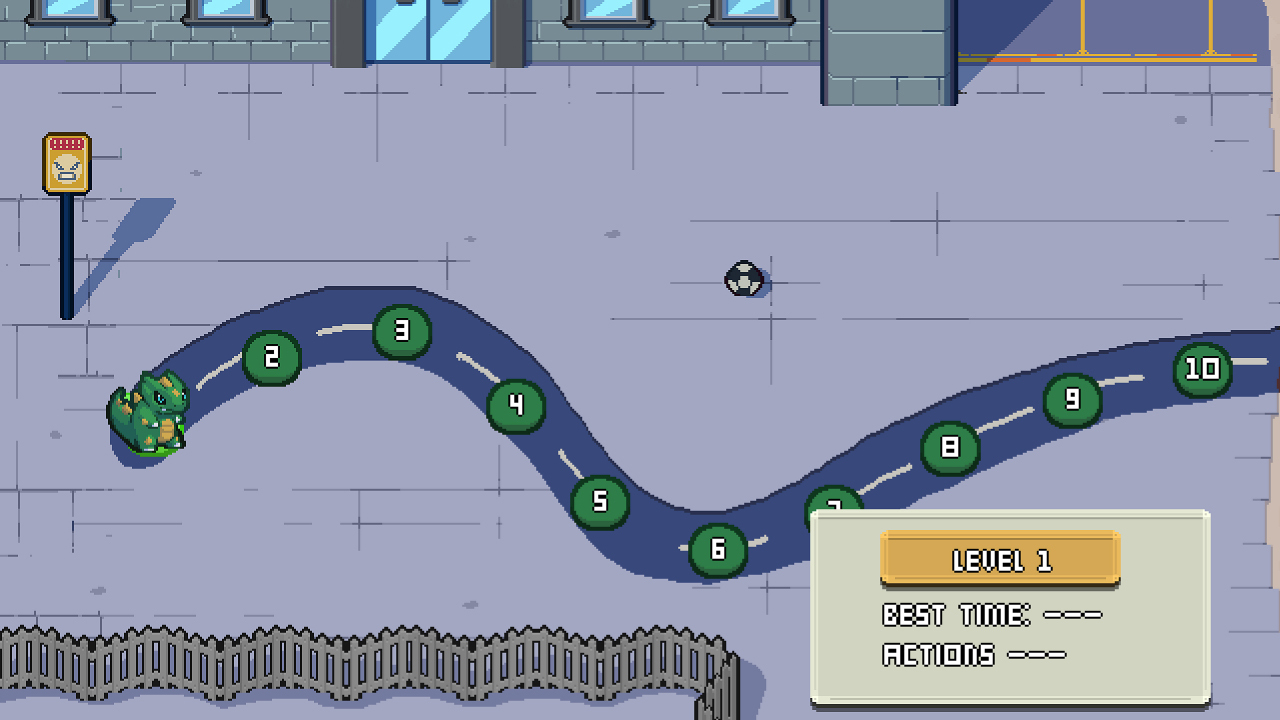Select level node 4 on the path
Screen dimensions: 1280x720
515,404
